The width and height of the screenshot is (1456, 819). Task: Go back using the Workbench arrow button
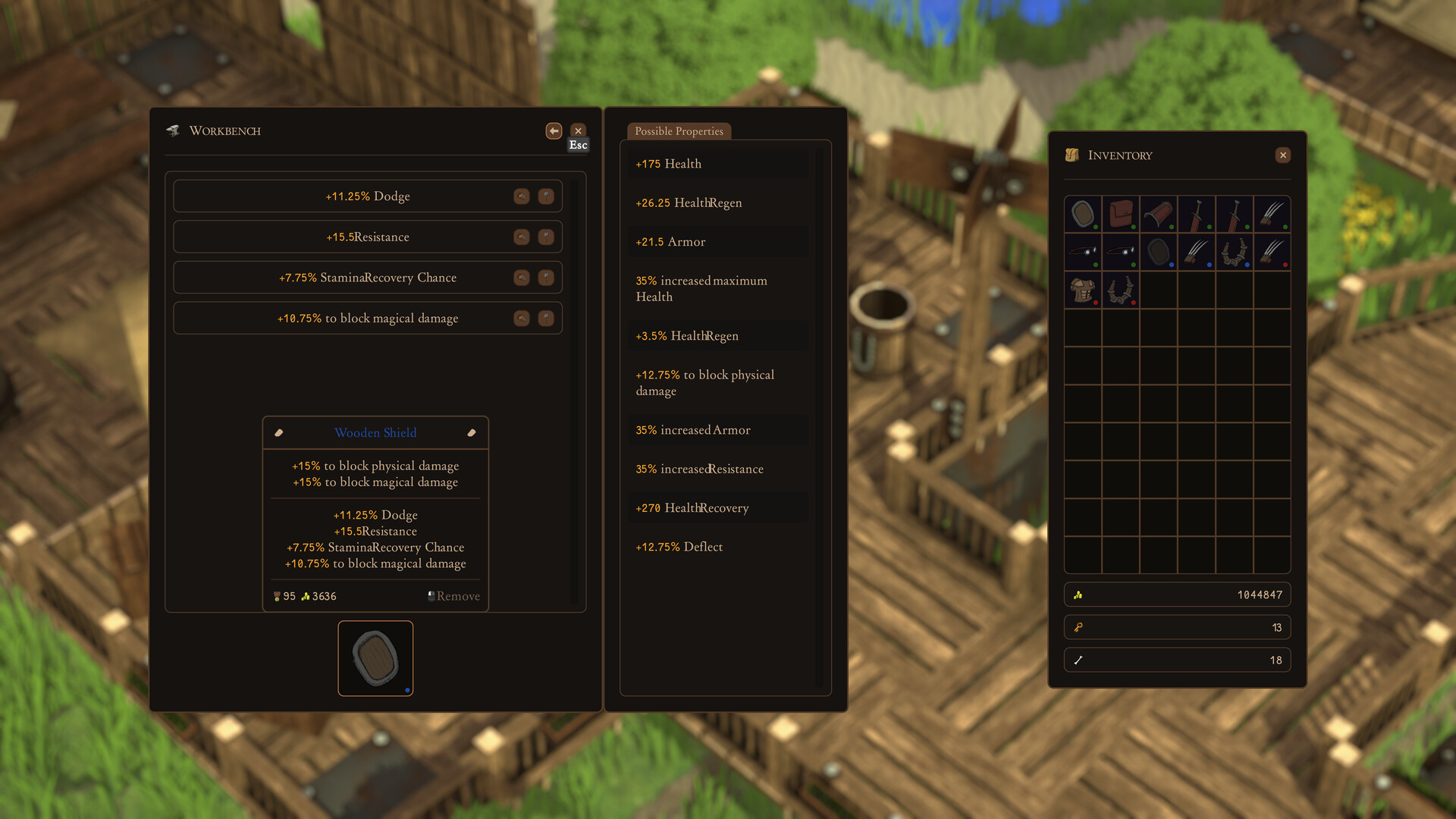tap(554, 130)
